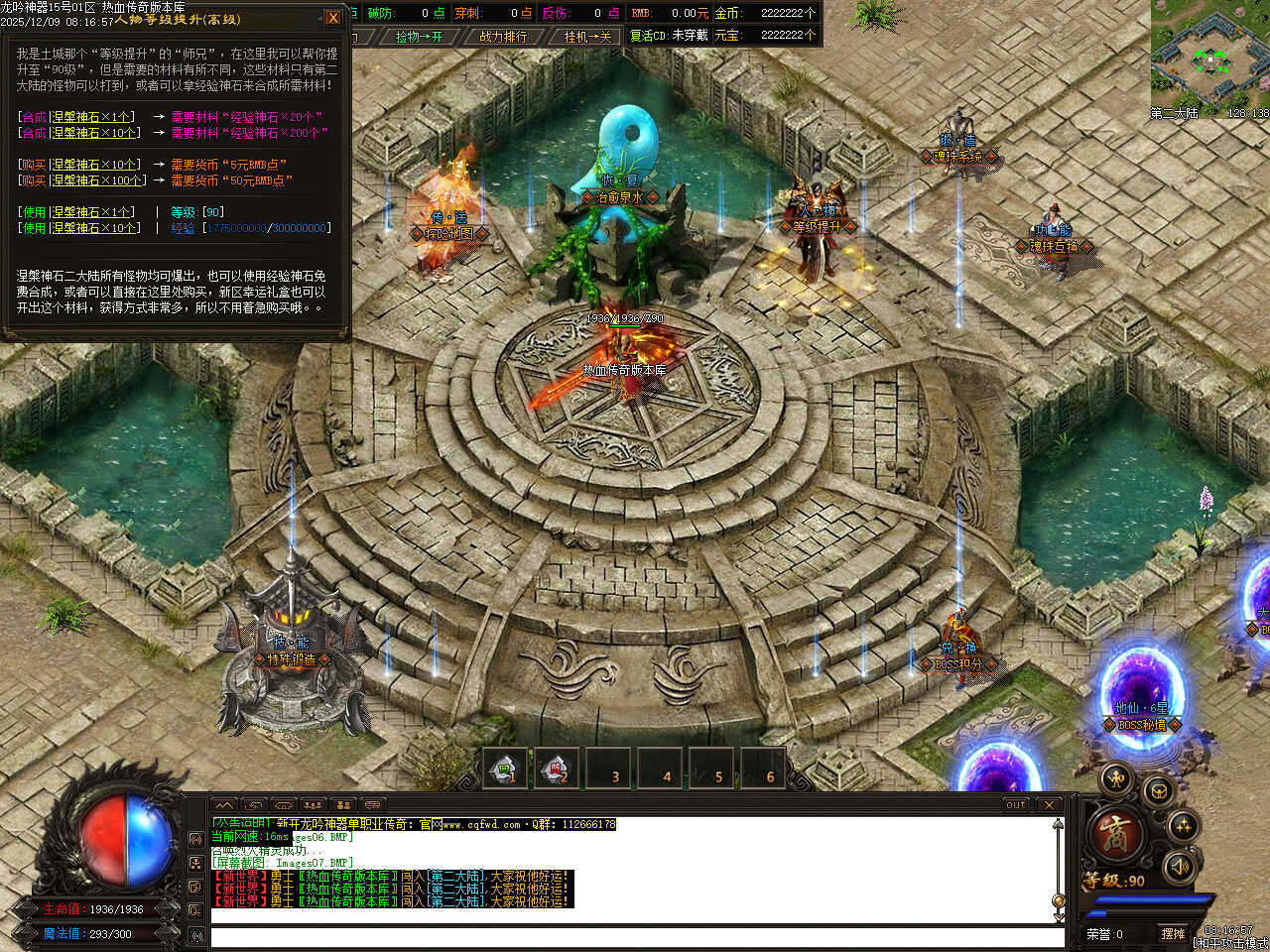Select the red scroll in hotbar slot 2

(557, 769)
